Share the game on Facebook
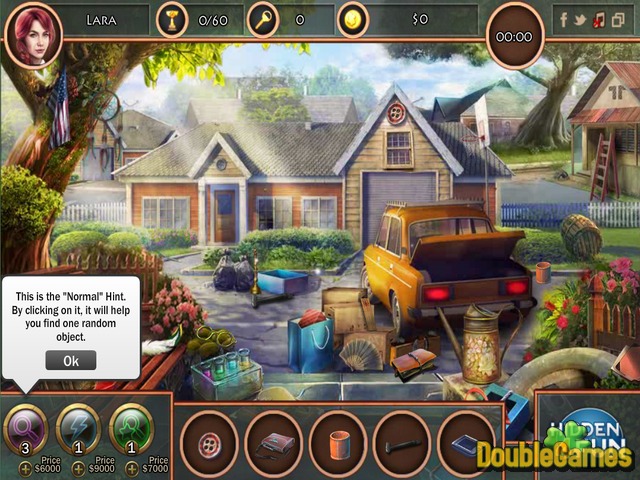 (565, 19)
